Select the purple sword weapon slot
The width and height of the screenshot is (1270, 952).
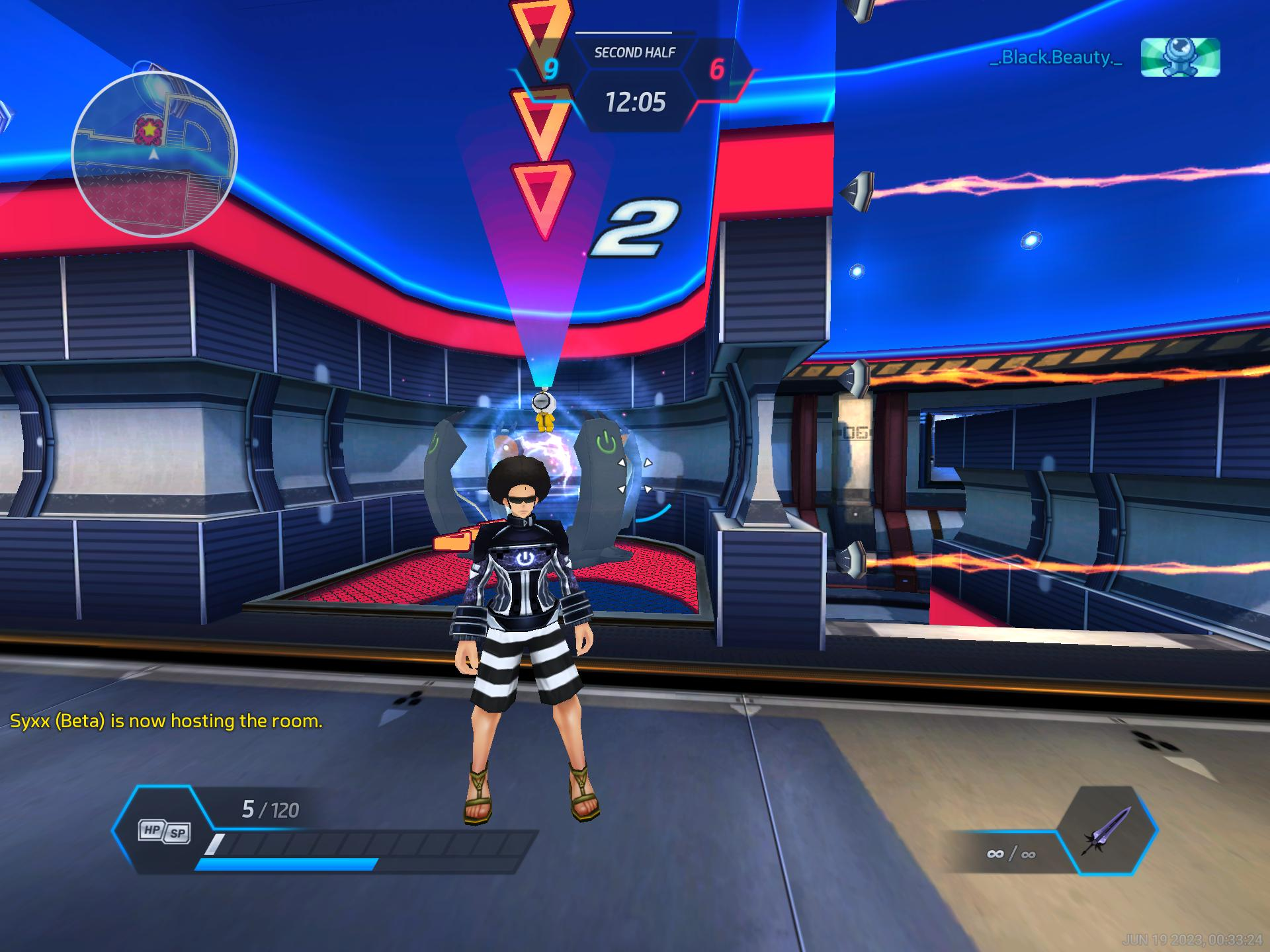coord(1107,830)
